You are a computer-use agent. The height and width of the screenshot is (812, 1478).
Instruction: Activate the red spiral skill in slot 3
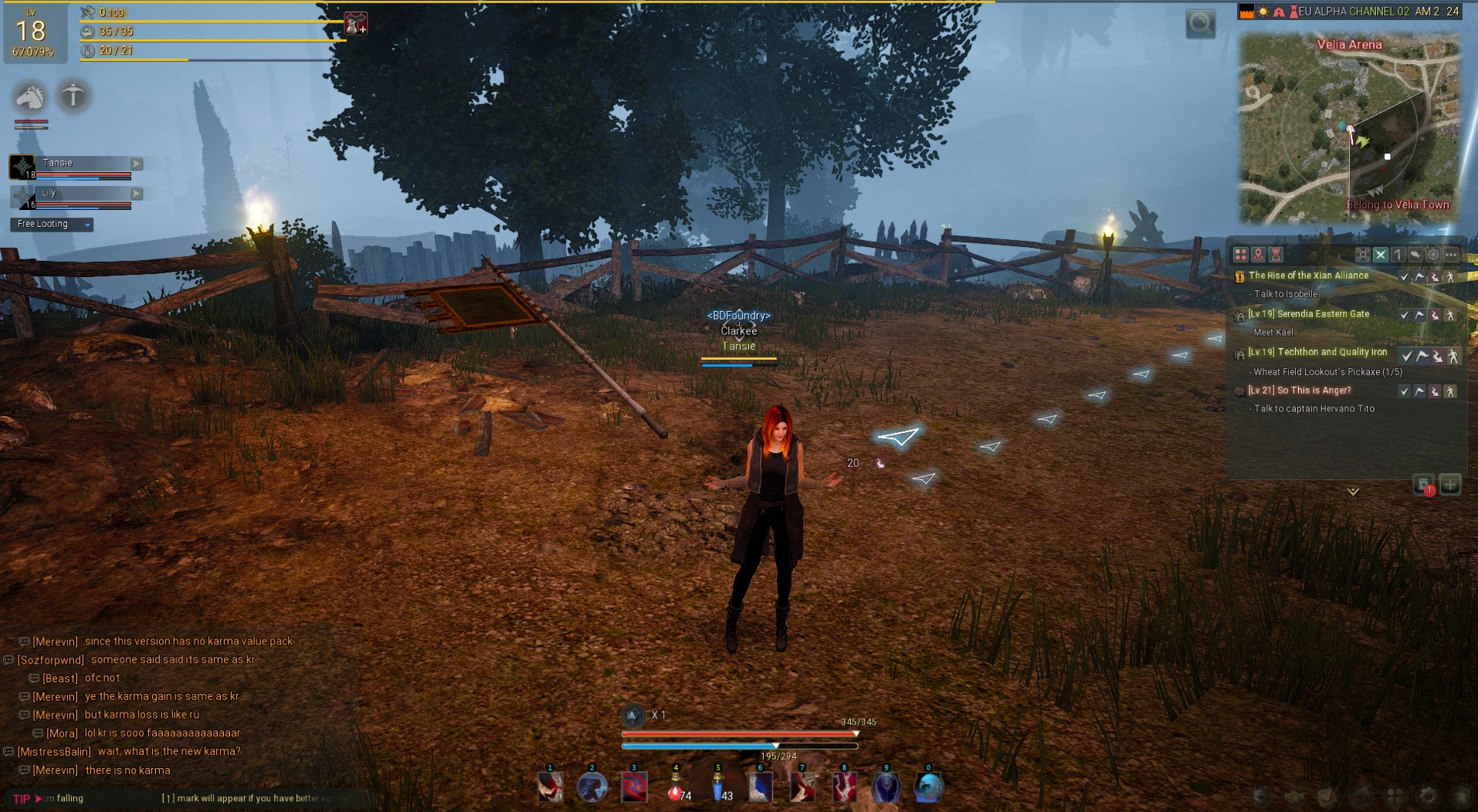pos(634,789)
